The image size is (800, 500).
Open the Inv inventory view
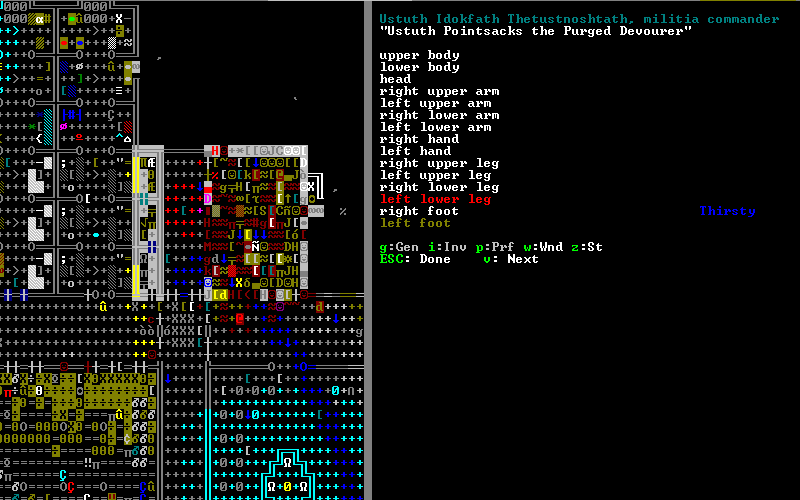coord(447,247)
